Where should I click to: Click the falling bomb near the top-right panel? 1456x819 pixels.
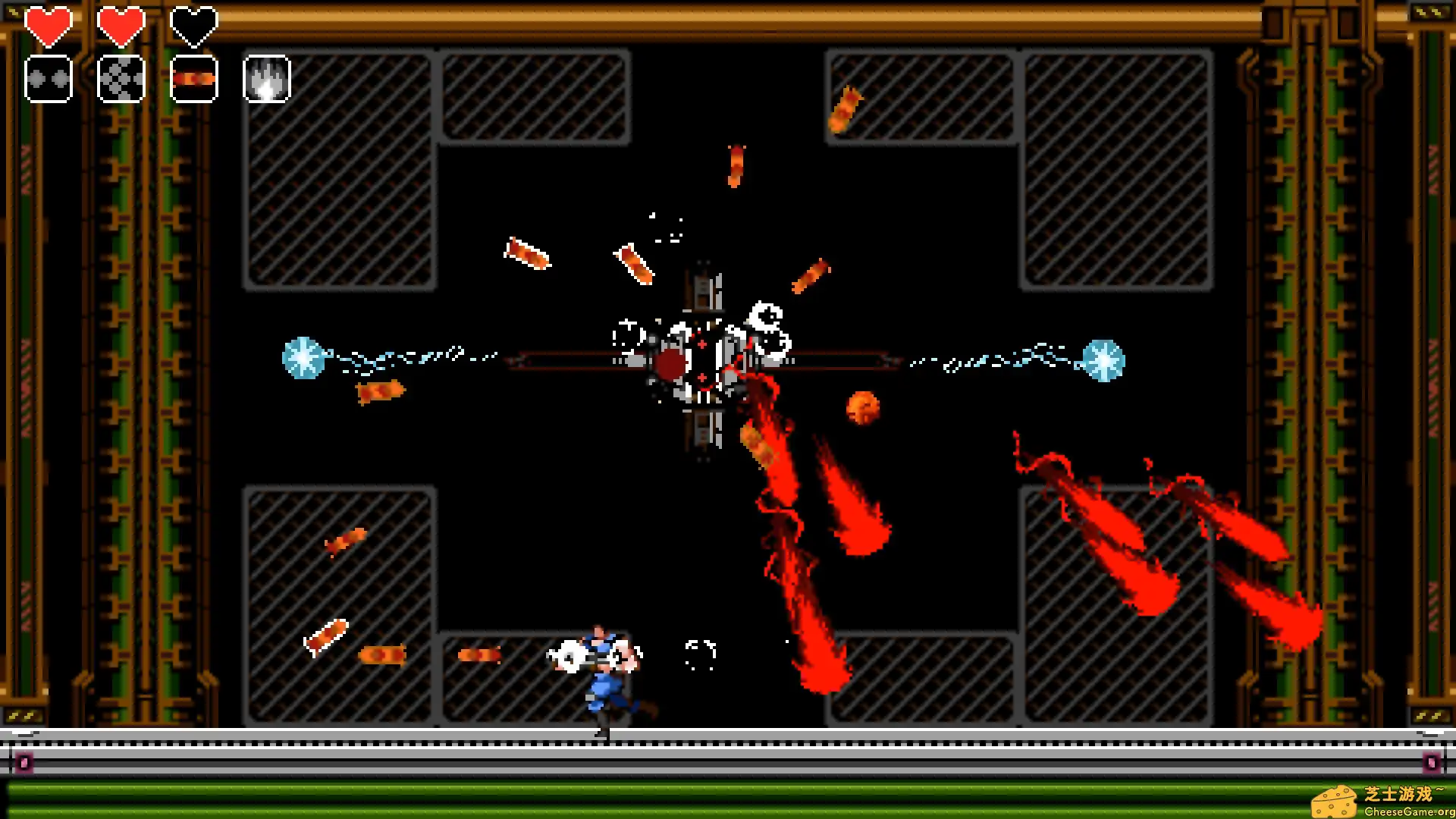(x=846, y=111)
